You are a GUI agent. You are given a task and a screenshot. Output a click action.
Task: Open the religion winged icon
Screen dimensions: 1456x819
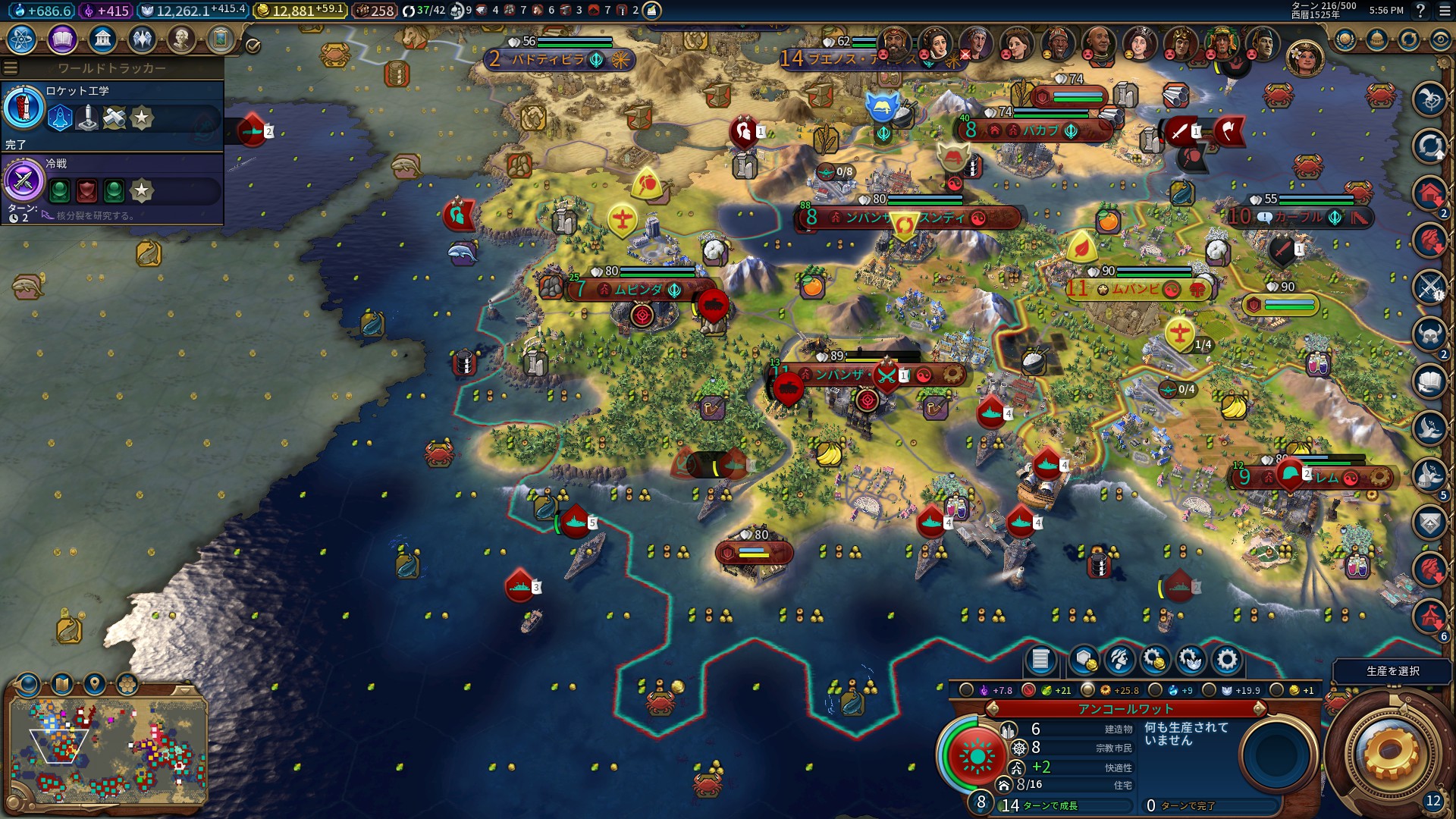142,39
